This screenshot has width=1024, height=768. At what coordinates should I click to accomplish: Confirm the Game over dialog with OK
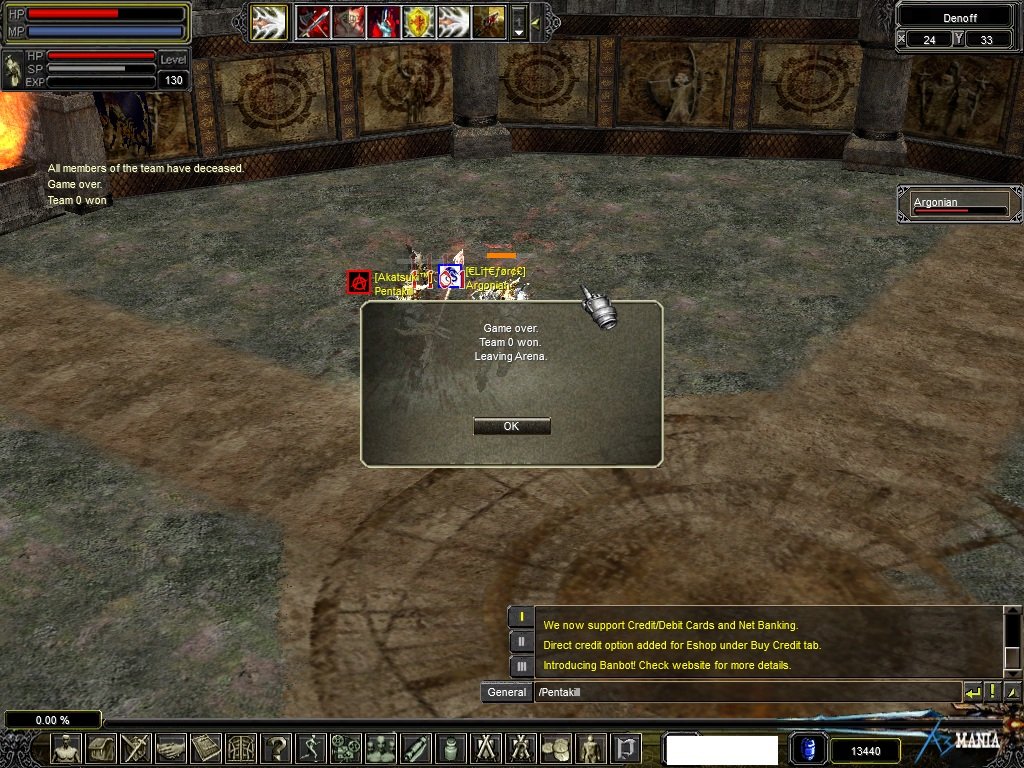[x=511, y=426]
